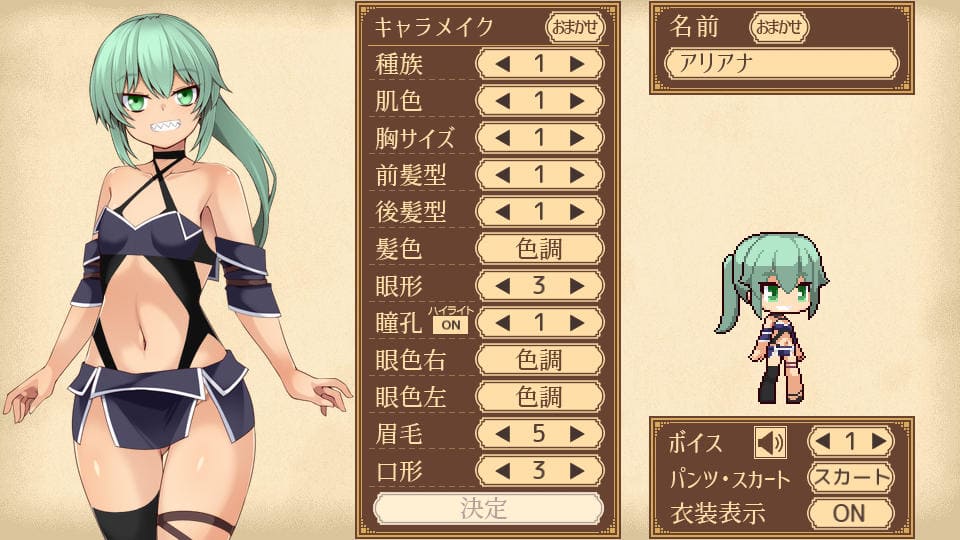Viewport: 960px width, 540px height.
Task: Open 眼色左 色調 color settings
Action: click(x=539, y=396)
